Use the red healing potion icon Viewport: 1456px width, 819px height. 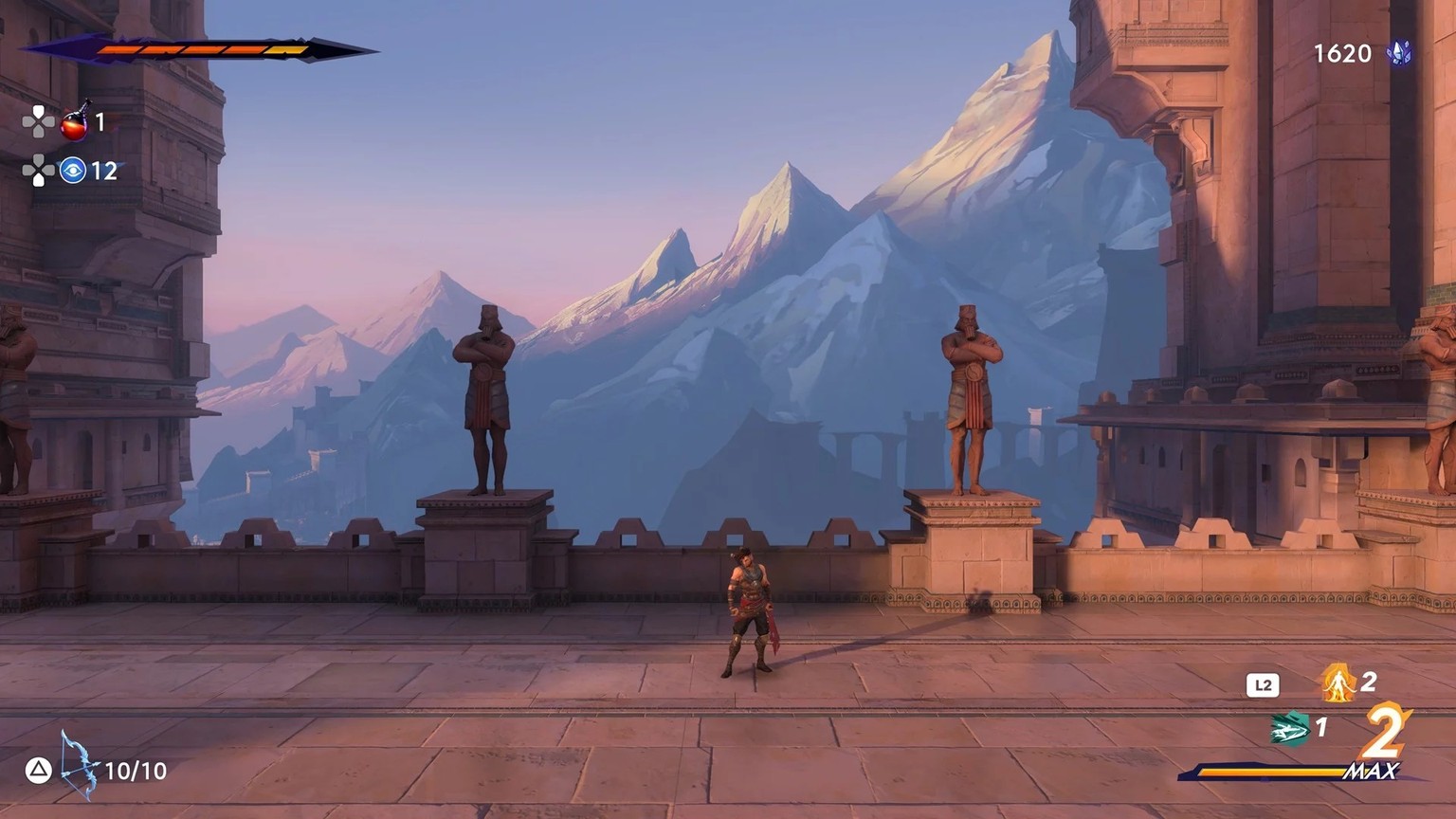[75, 122]
